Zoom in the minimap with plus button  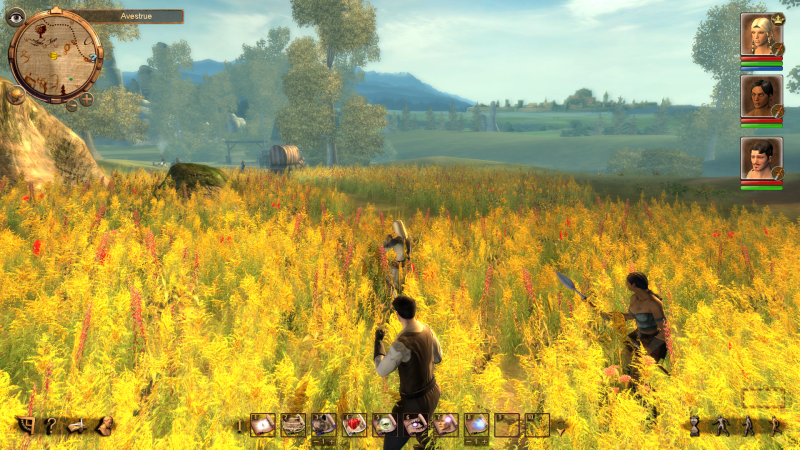coord(86,98)
